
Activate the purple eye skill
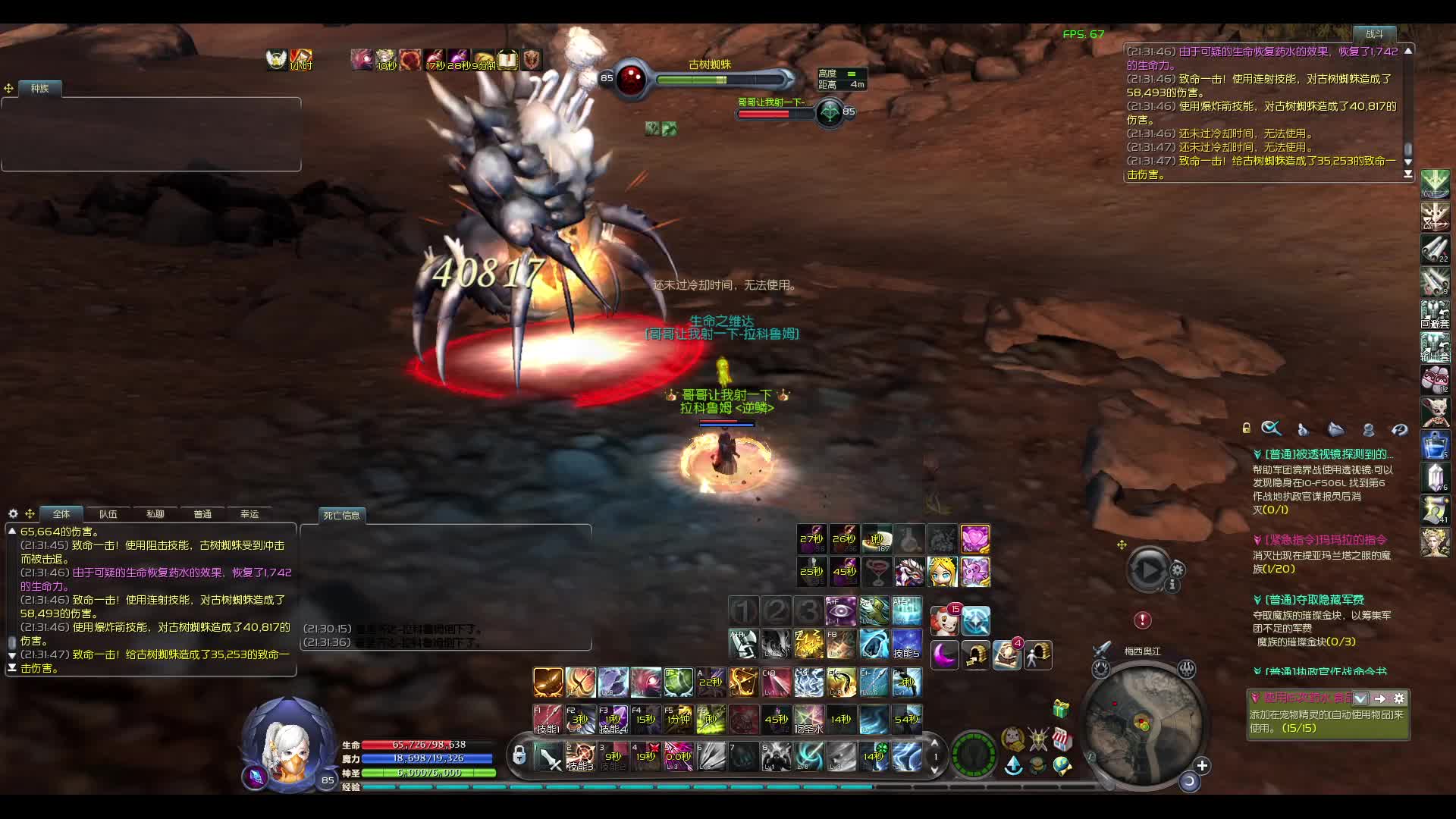(840, 610)
